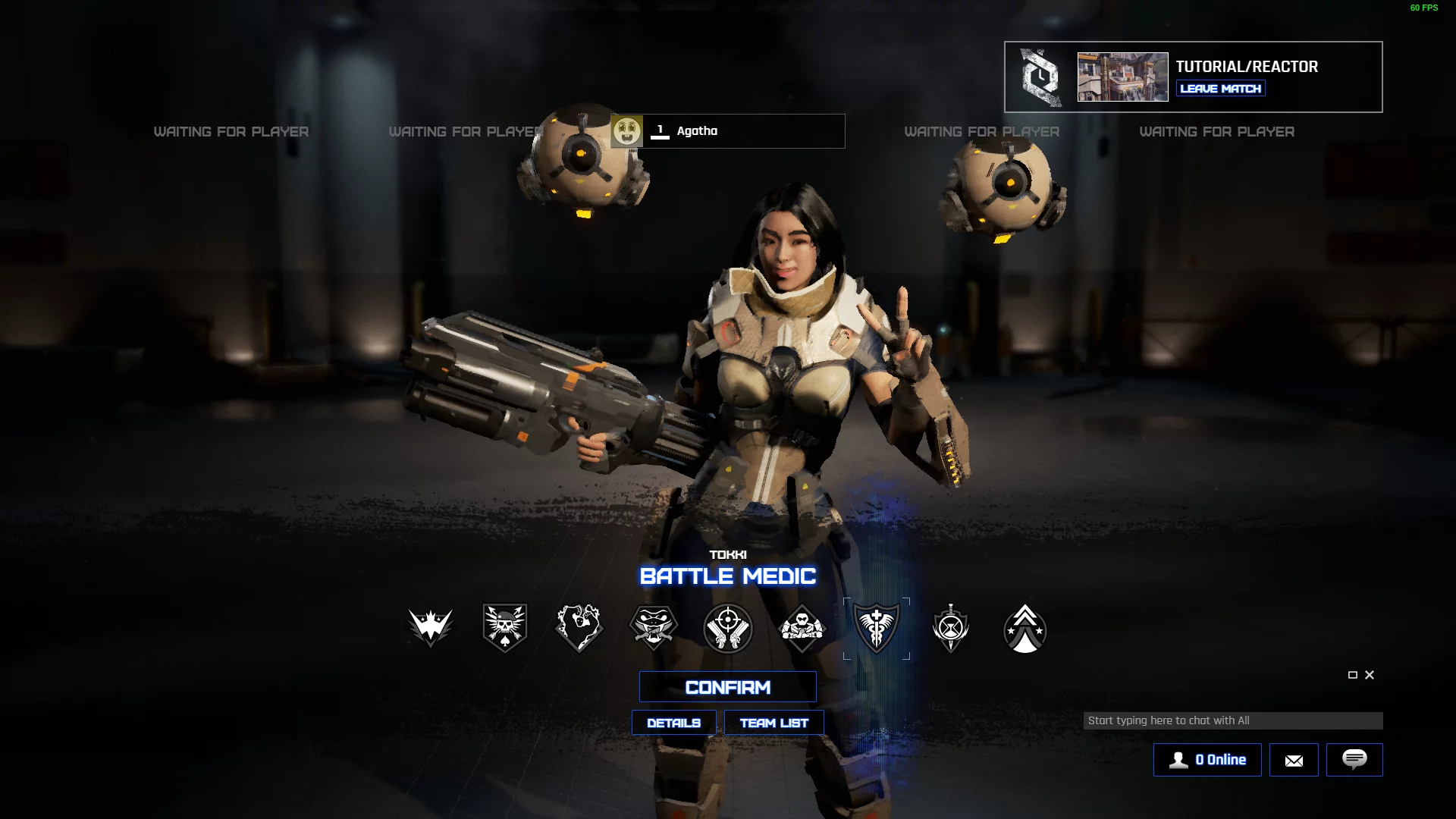Select the winged star role icon

click(430, 628)
